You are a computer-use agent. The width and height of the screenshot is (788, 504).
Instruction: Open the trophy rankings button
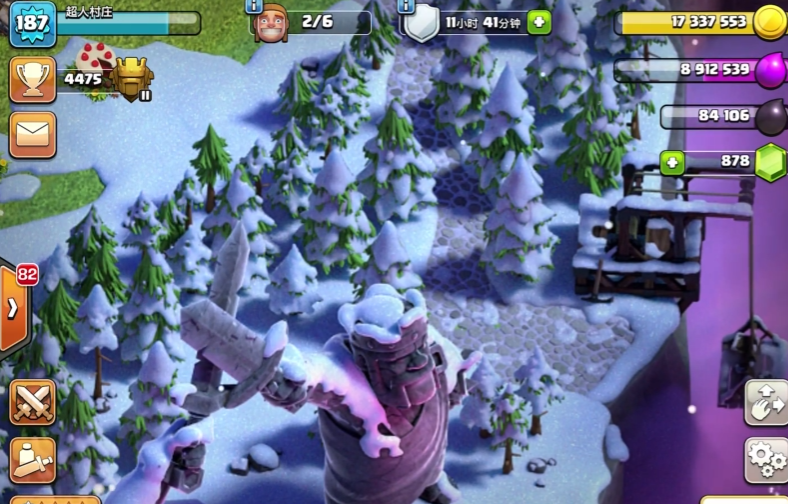tap(32, 79)
